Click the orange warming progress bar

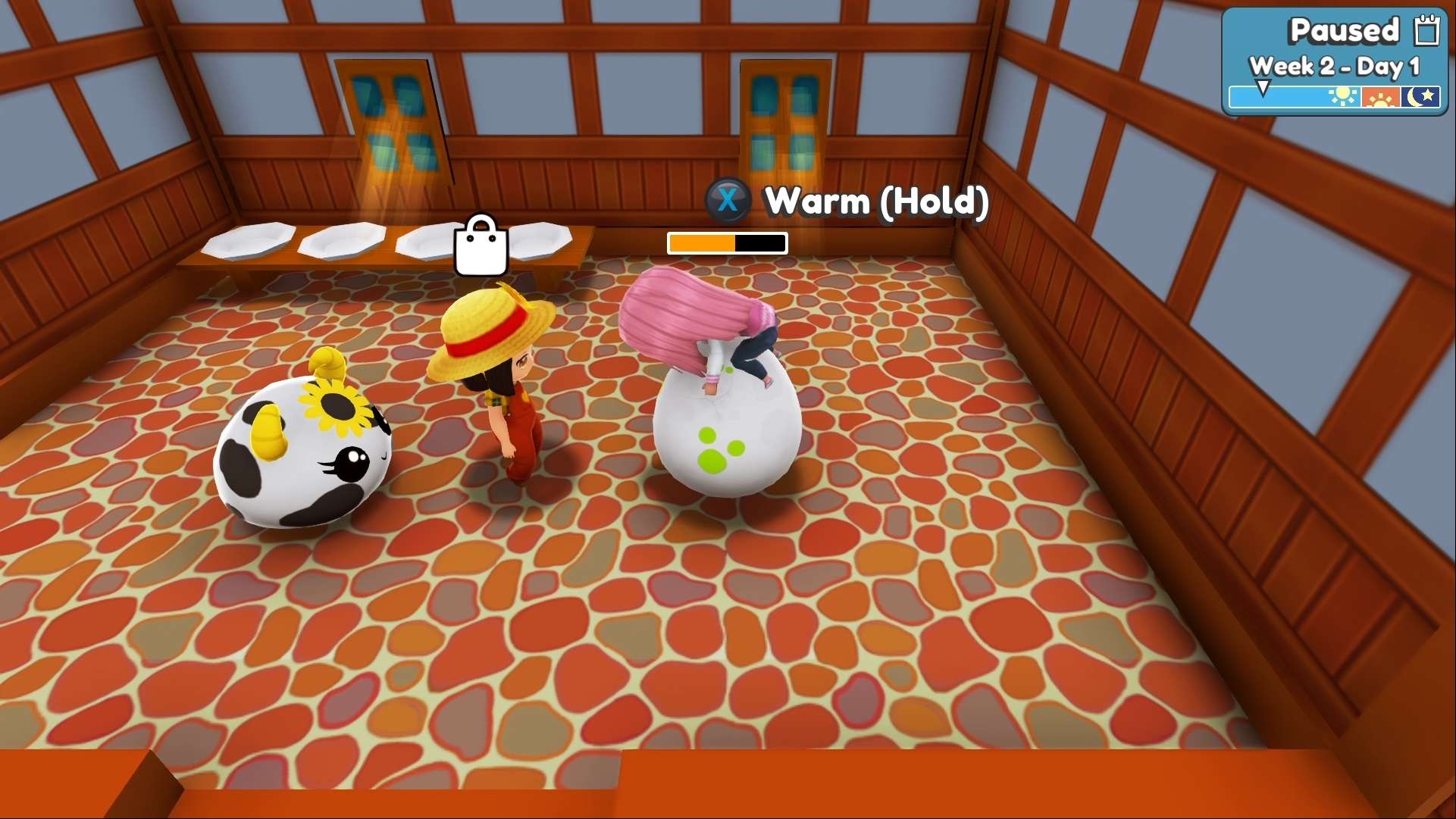coord(701,243)
